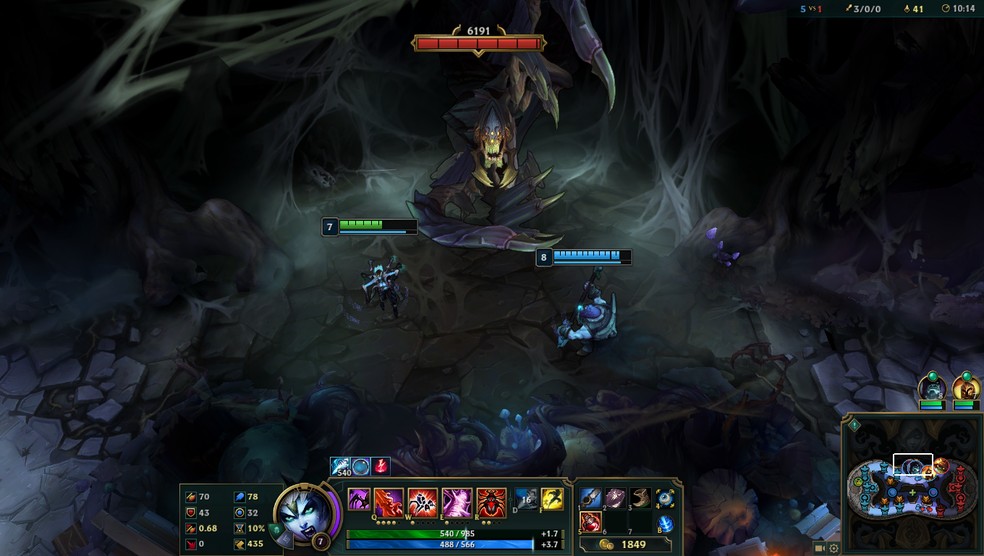This screenshot has height=556, width=984.
Task: Select the right ally portrait above minimap
Action: coord(965,387)
